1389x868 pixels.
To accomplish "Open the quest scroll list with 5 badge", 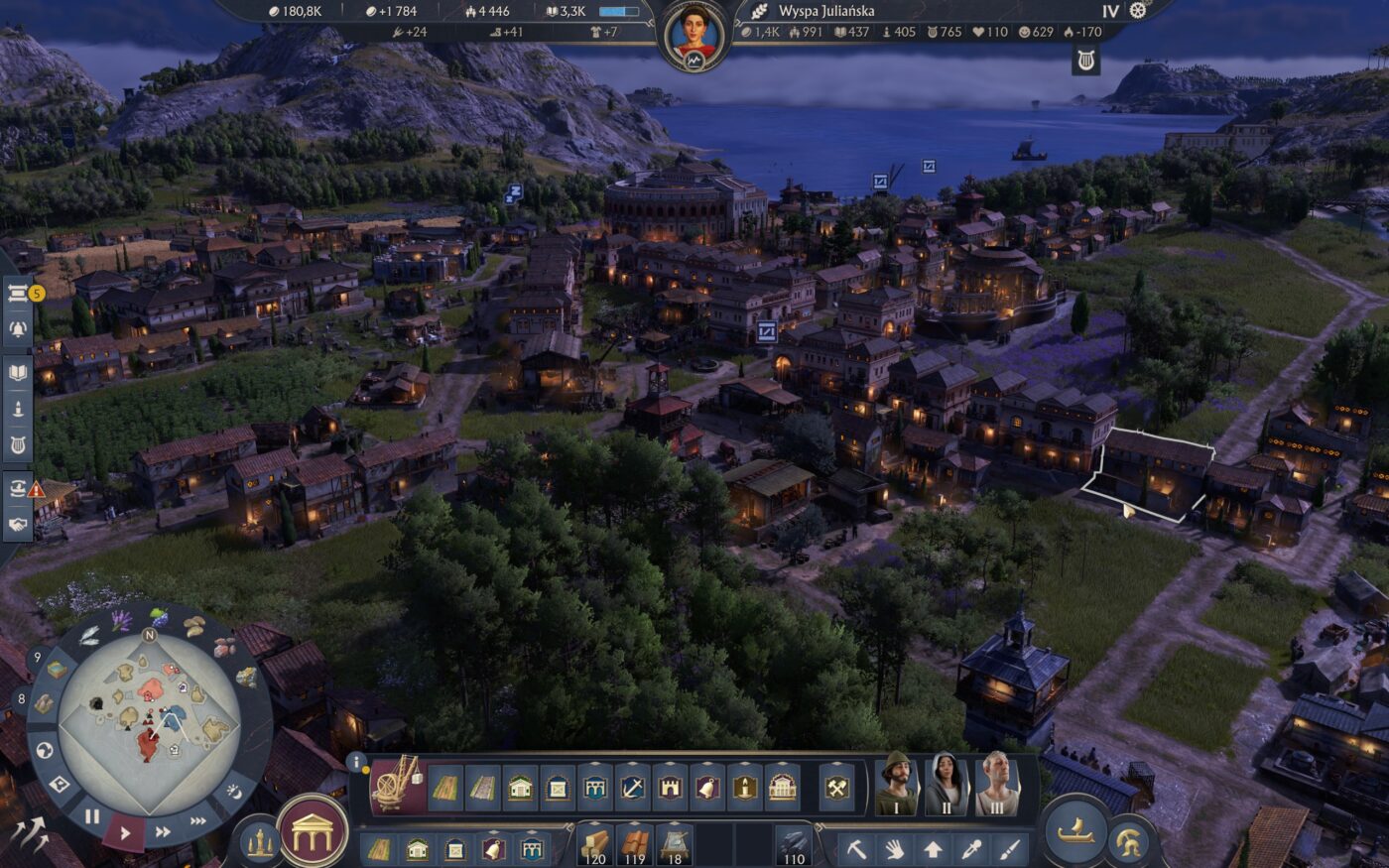I will (x=19, y=294).
